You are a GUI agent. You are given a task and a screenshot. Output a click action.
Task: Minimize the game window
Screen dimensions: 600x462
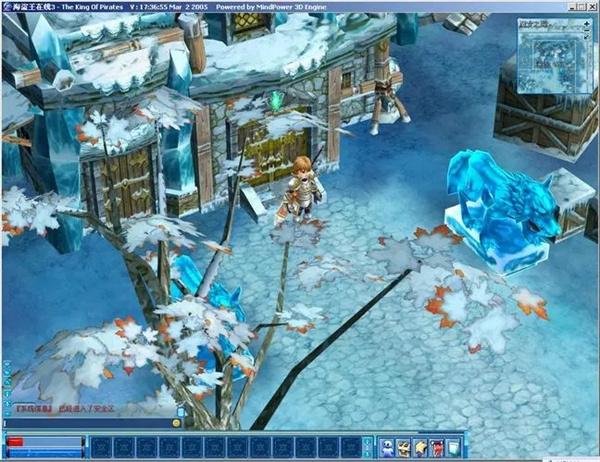tap(569, 9)
